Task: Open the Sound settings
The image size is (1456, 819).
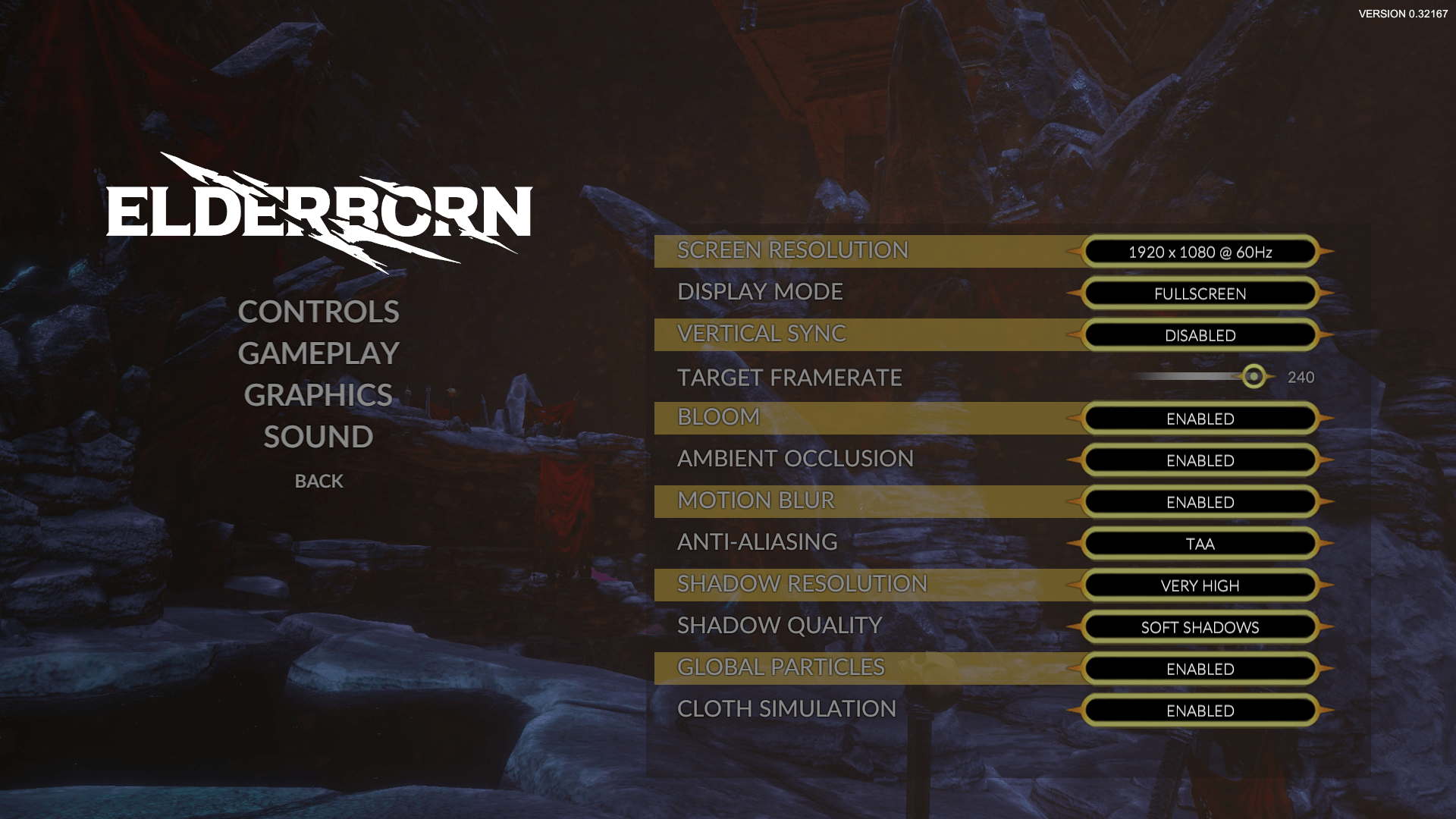Action: (x=318, y=437)
